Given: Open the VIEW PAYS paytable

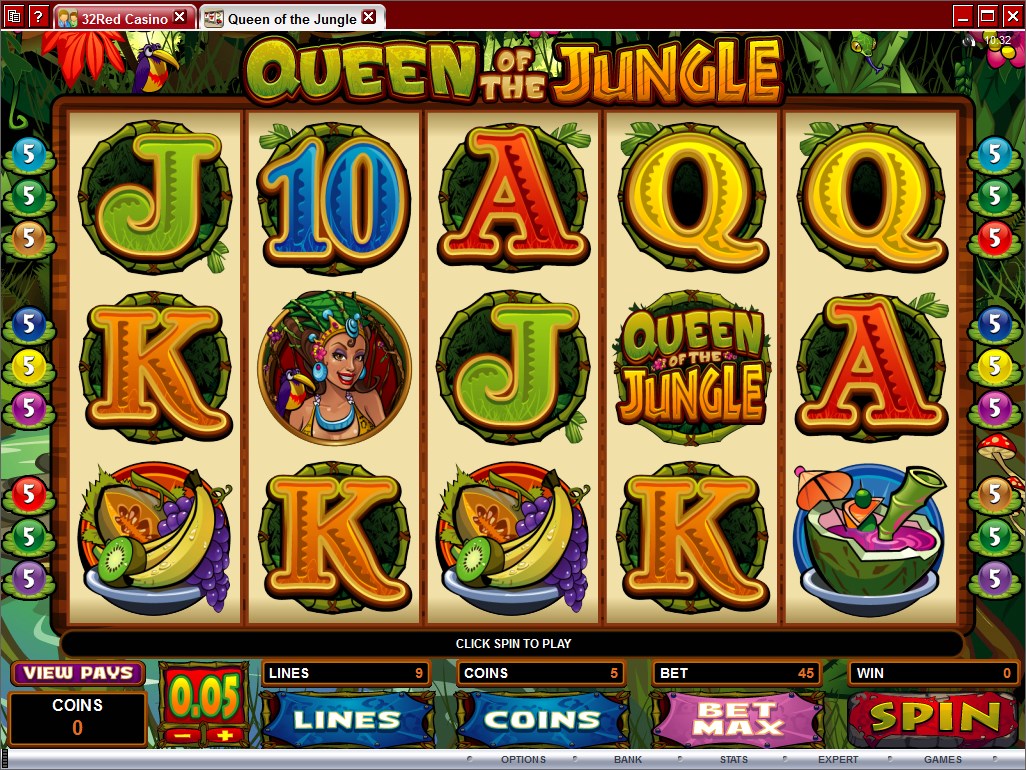Looking at the screenshot, I should (x=78, y=673).
